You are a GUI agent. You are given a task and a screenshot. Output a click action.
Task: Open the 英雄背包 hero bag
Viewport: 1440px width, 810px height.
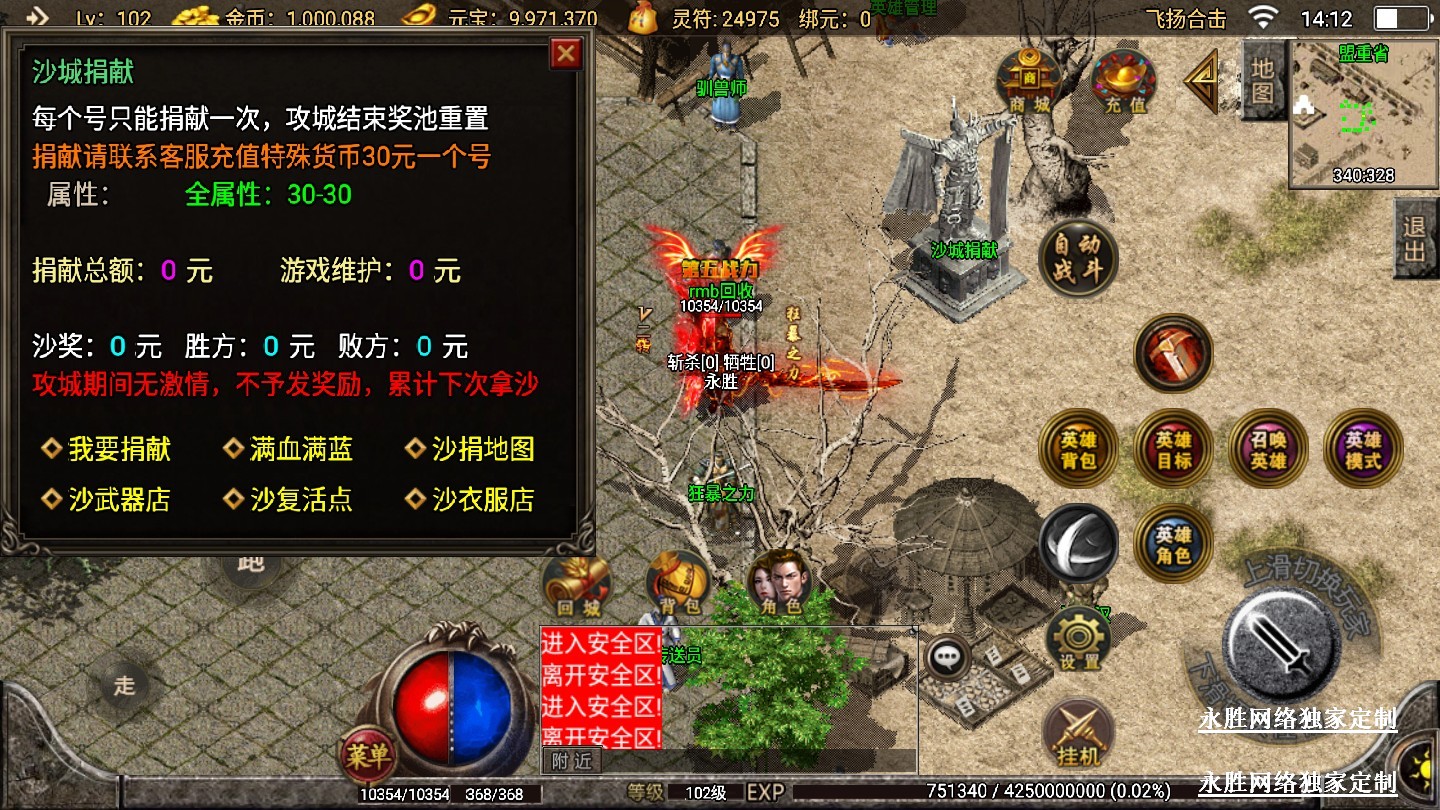(1079, 449)
